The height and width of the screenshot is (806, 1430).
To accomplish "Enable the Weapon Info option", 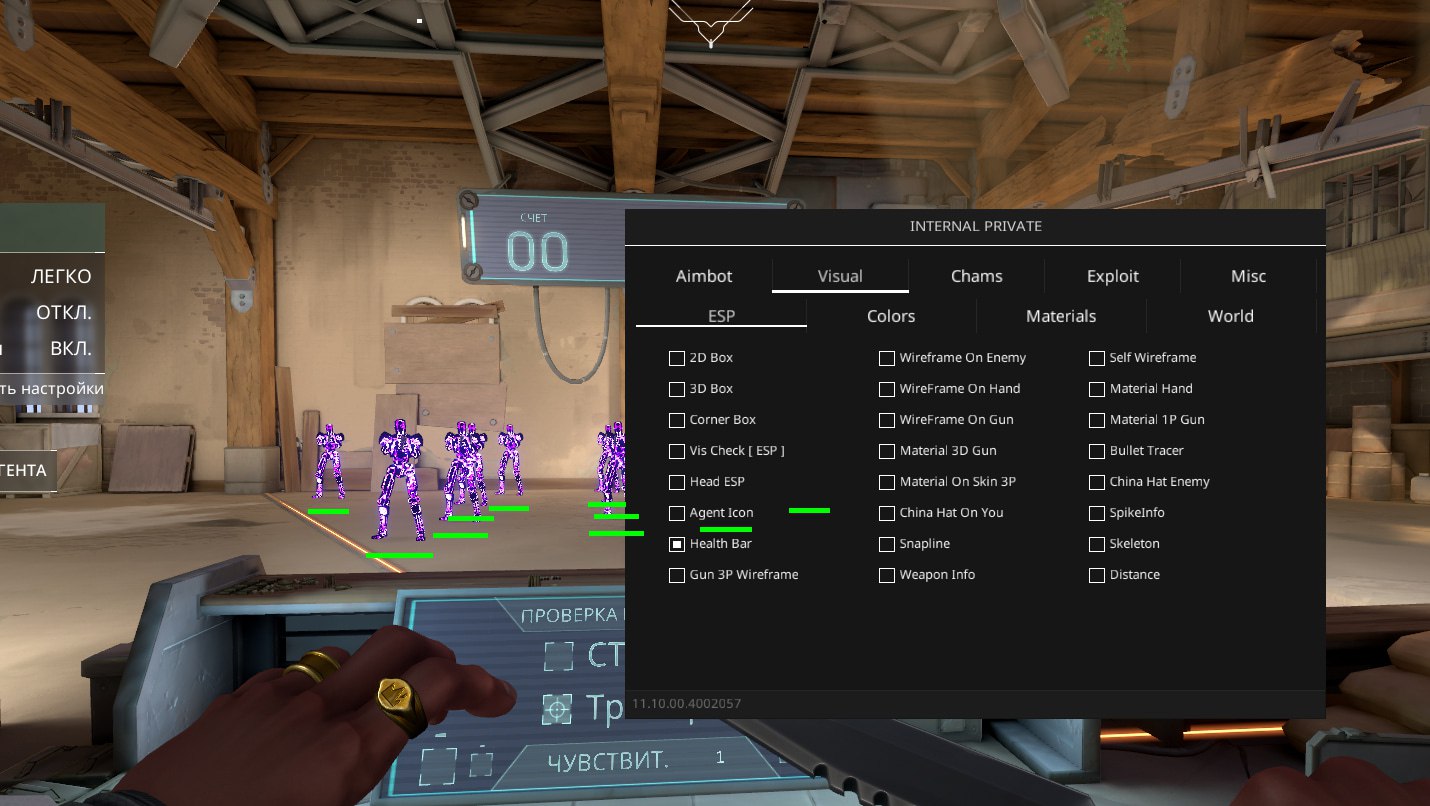I will pyautogui.click(x=887, y=575).
